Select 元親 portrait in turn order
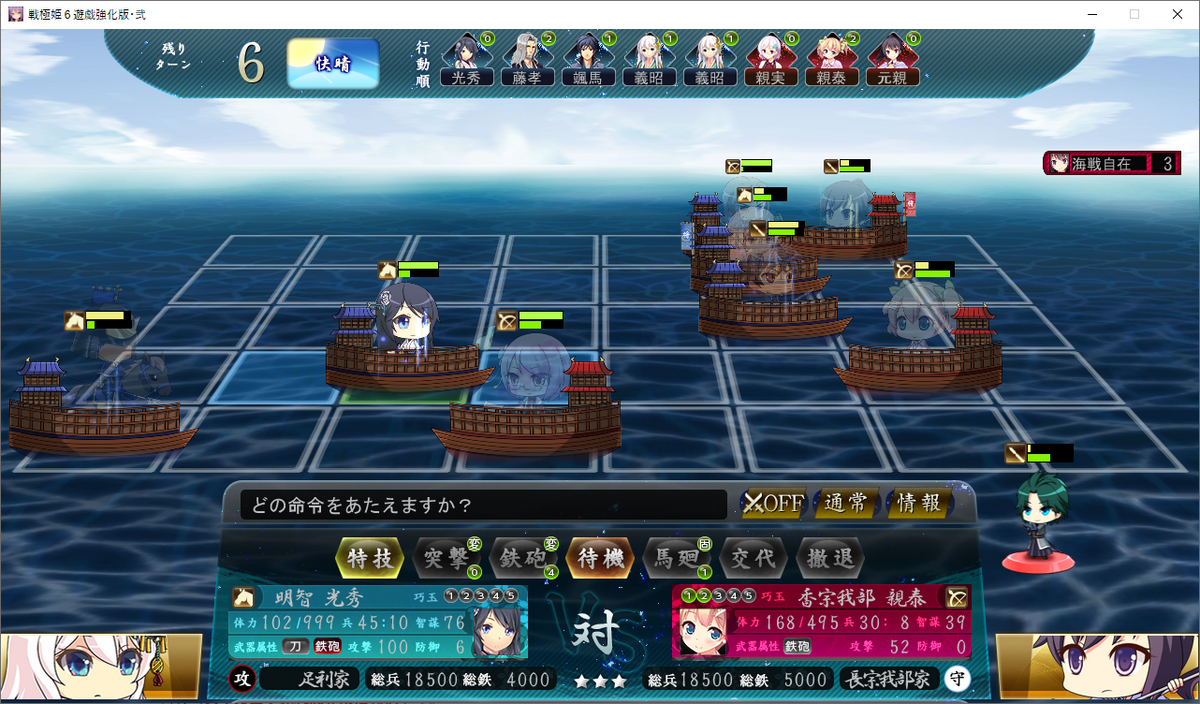Screen dimensions: 1200x704 coord(893,62)
